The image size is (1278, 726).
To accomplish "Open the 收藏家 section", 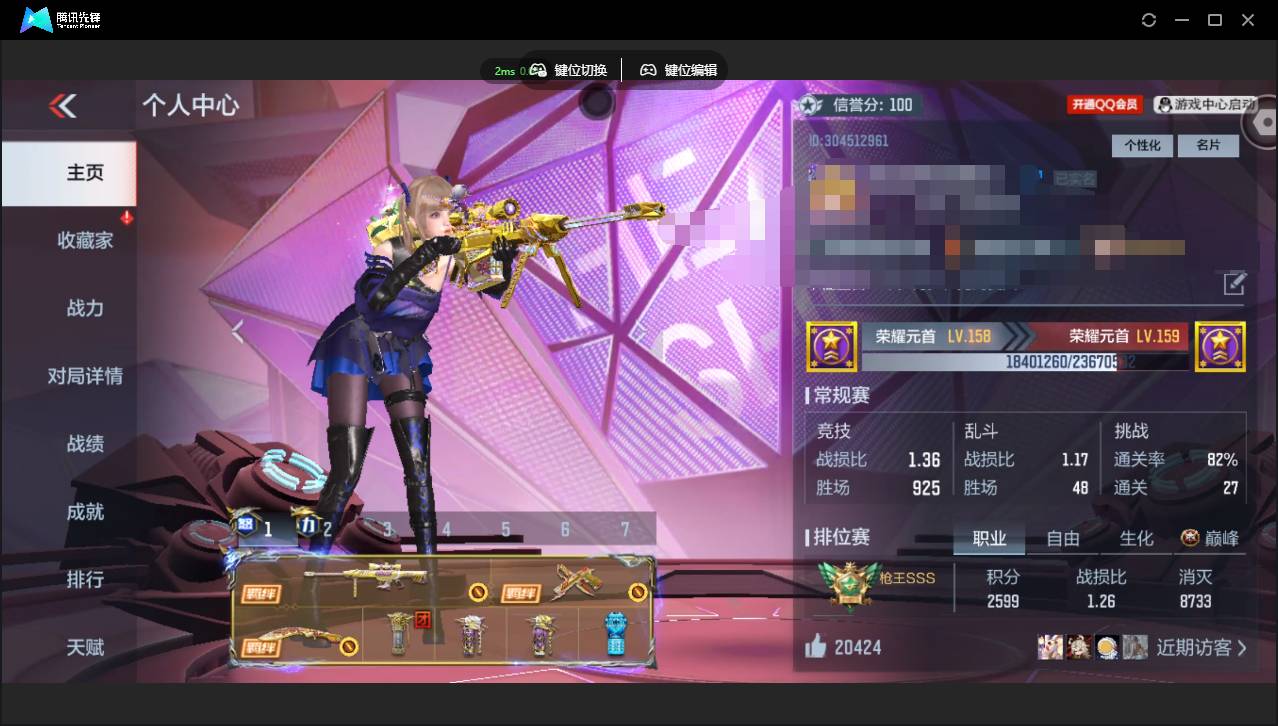I will point(85,240).
